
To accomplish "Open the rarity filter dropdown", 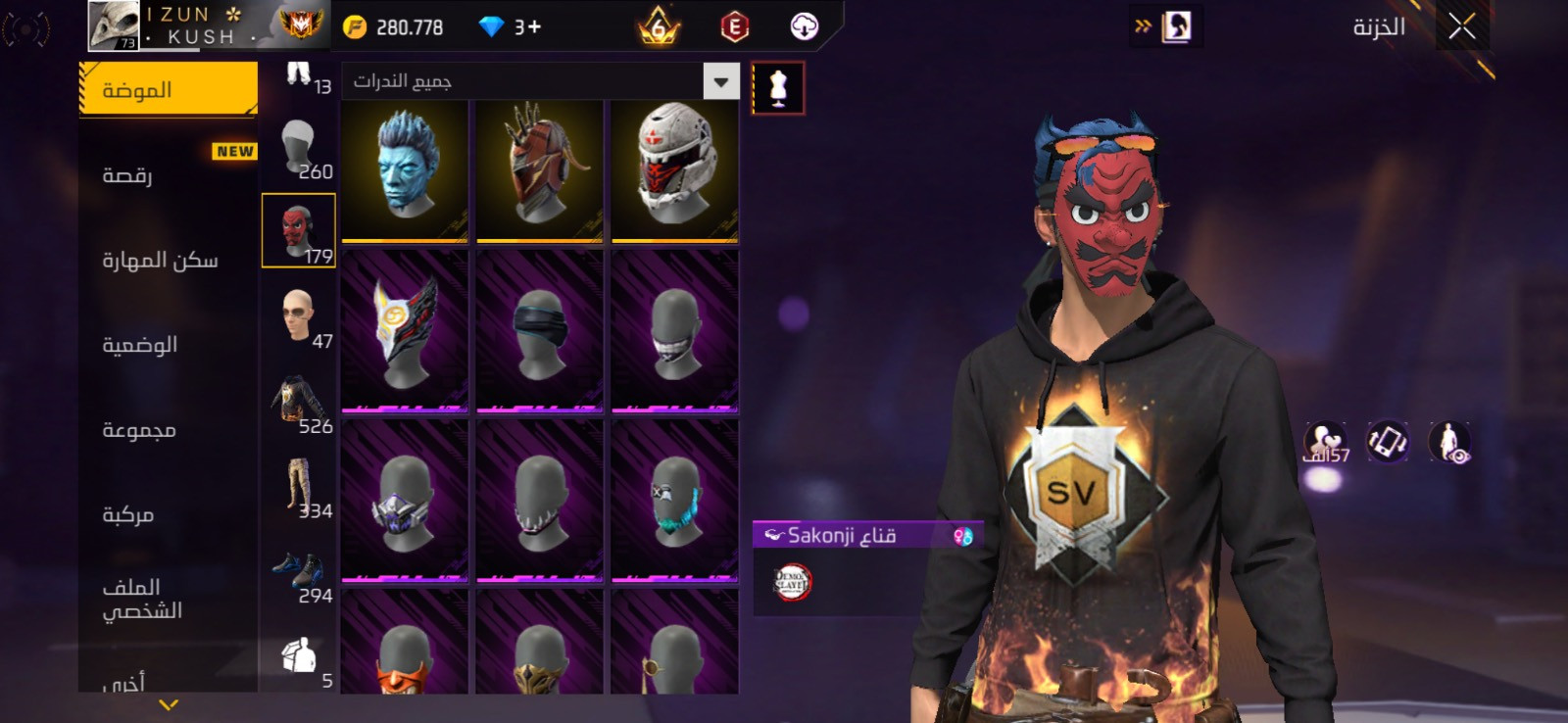I will (x=720, y=81).
